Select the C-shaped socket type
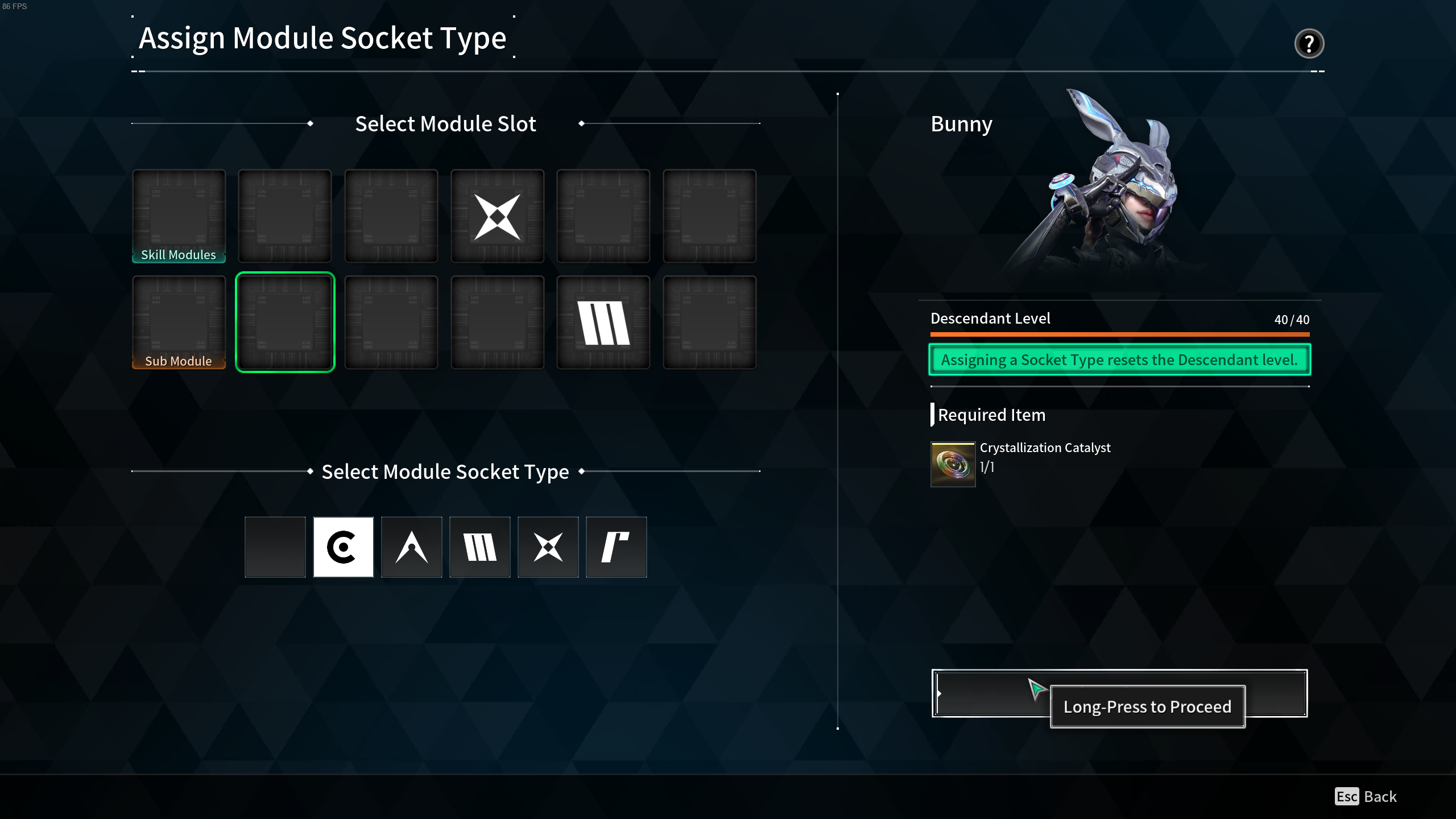Viewport: 1456px width, 819px height. [344, 547]
